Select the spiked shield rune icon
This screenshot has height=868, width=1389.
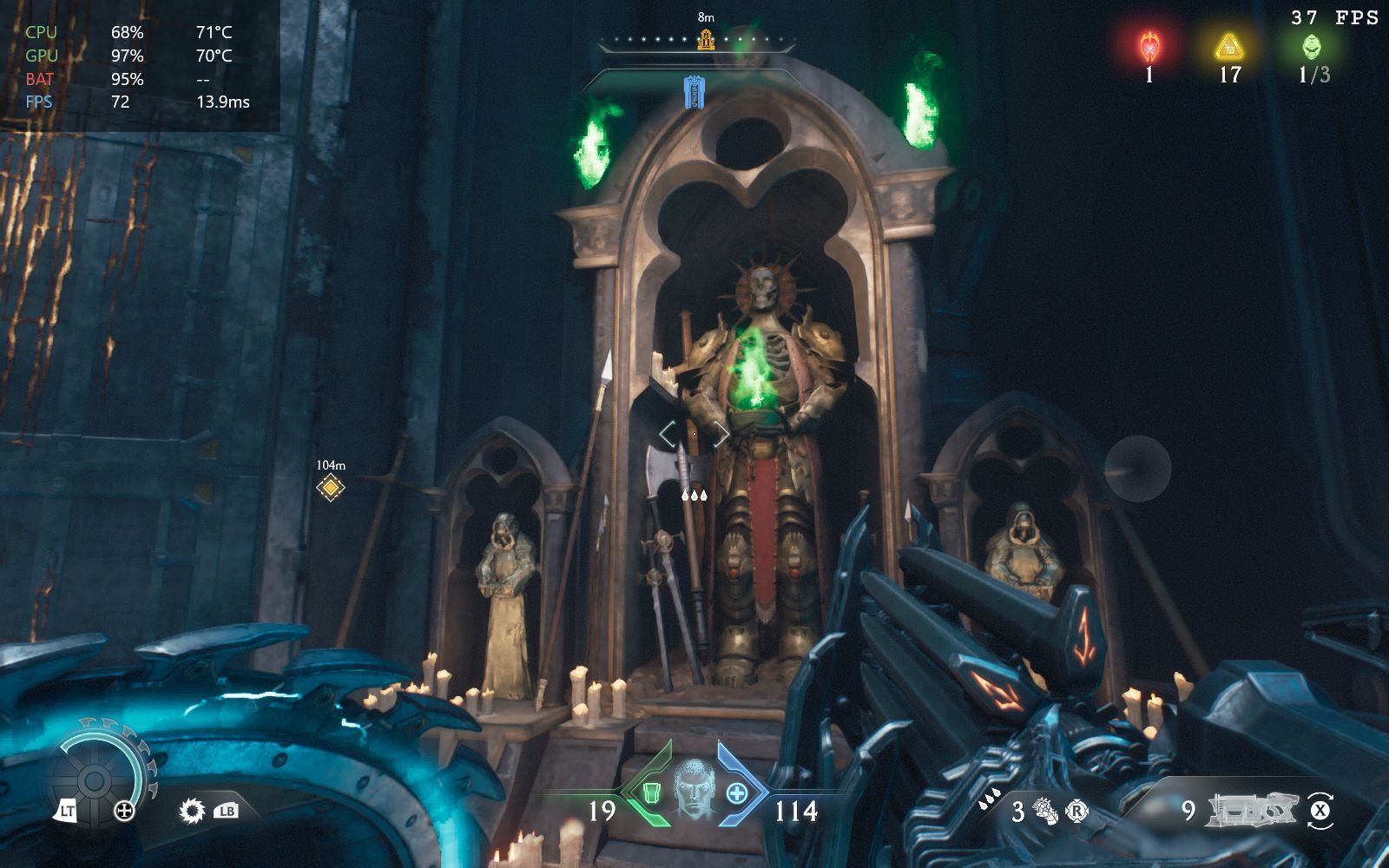pos(191,811)
